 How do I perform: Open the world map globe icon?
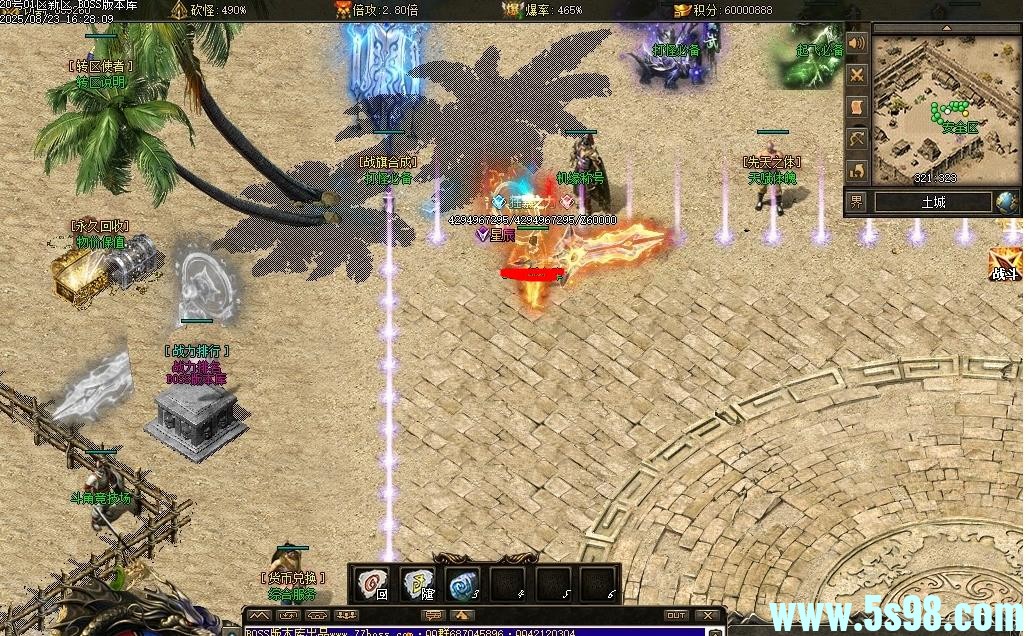(x=1007, y=202)
